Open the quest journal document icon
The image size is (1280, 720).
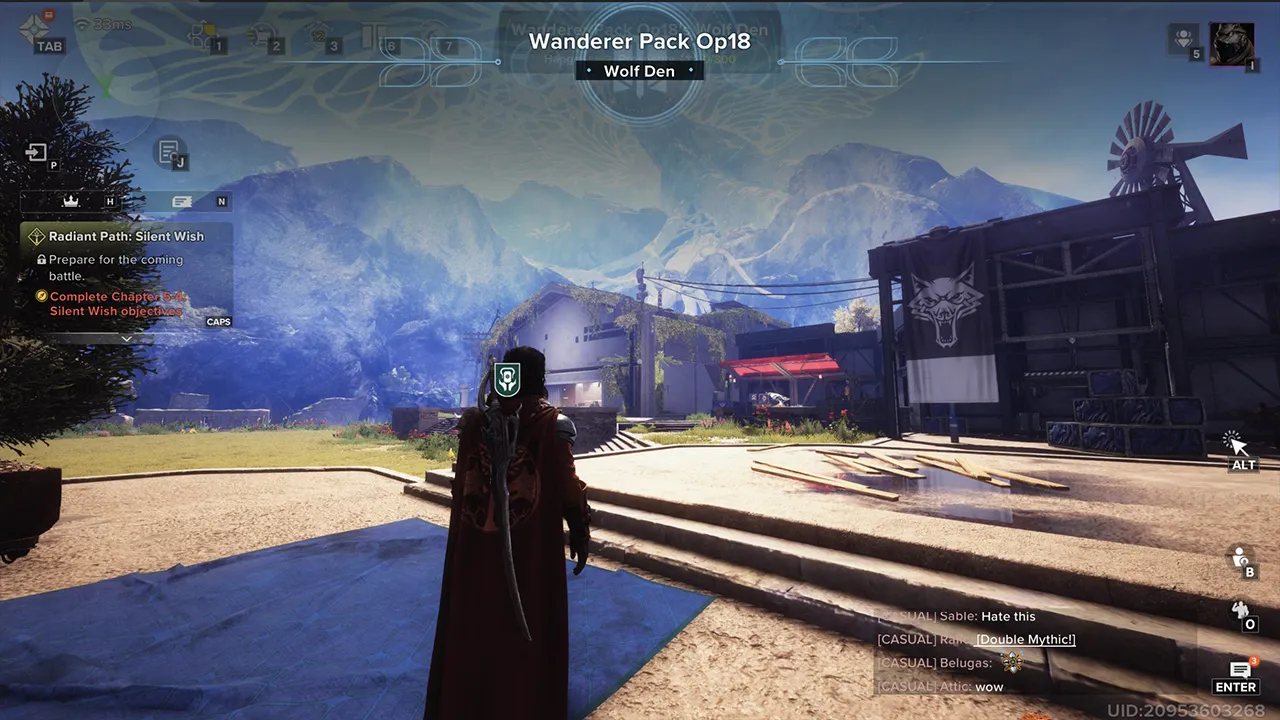[x=169, y=151]
